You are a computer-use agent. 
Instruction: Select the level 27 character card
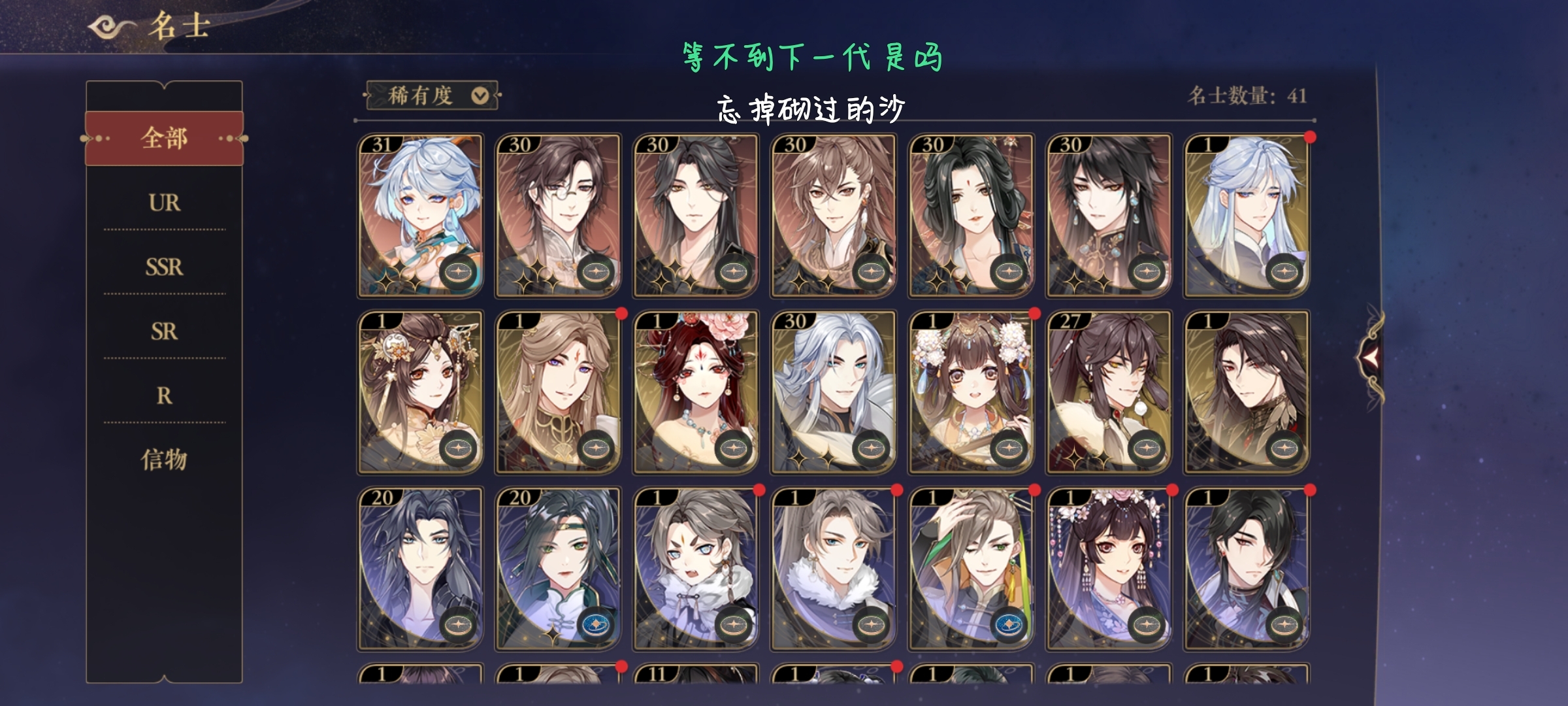(1109, 392)
